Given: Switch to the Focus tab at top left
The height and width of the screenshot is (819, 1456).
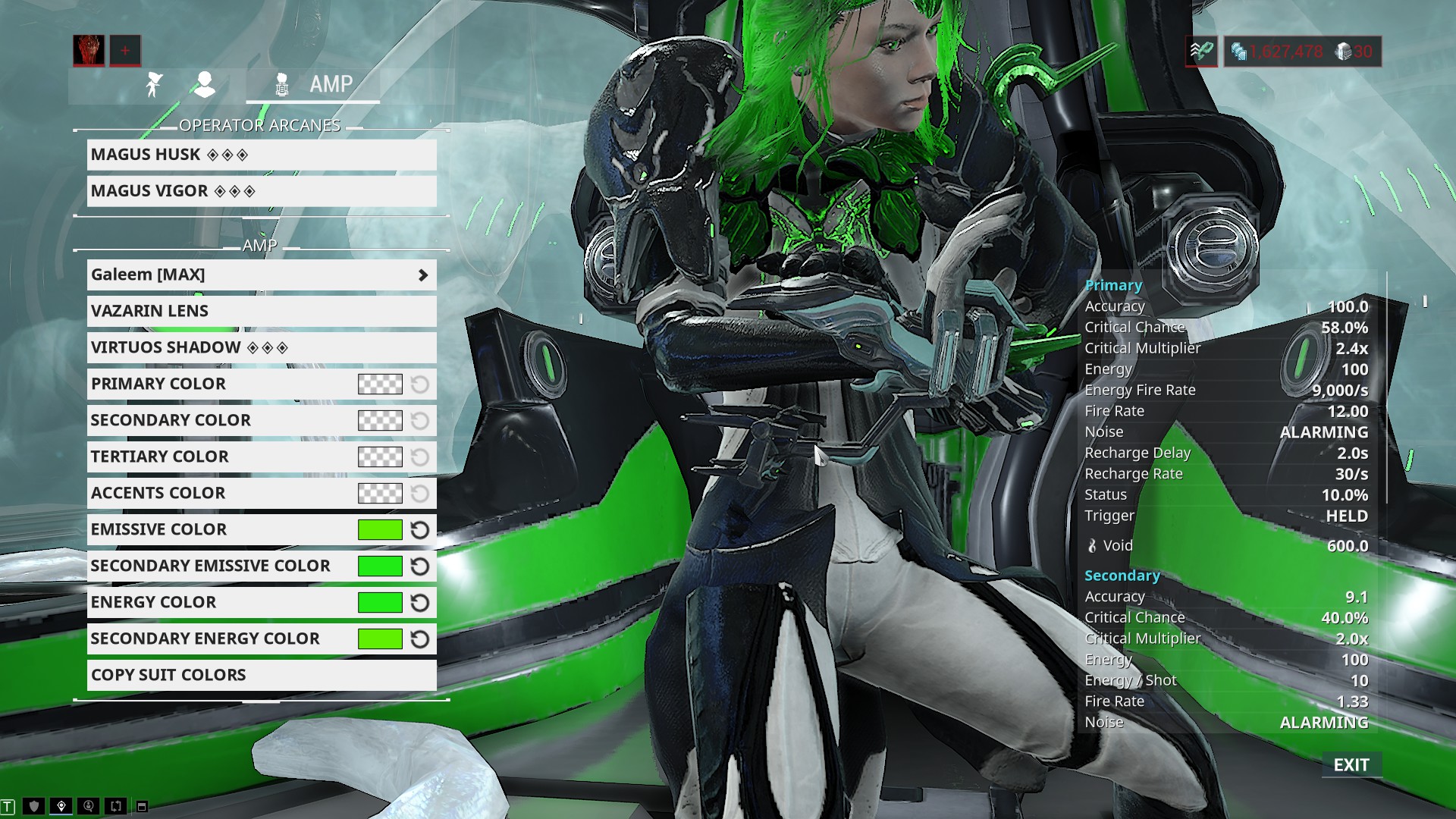Looking at the screenshot, I should click(152, 84).
